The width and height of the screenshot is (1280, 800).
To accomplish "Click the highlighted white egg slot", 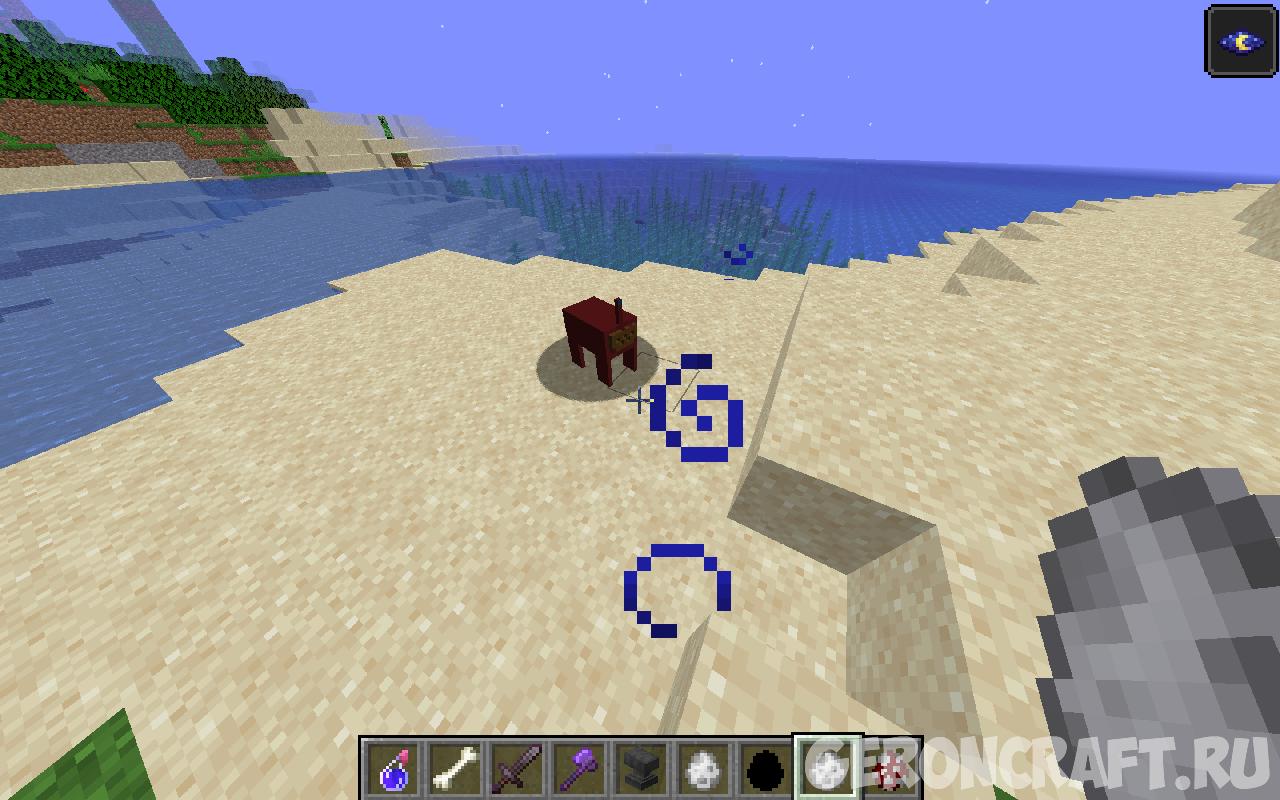I will [x=826, y=768].
